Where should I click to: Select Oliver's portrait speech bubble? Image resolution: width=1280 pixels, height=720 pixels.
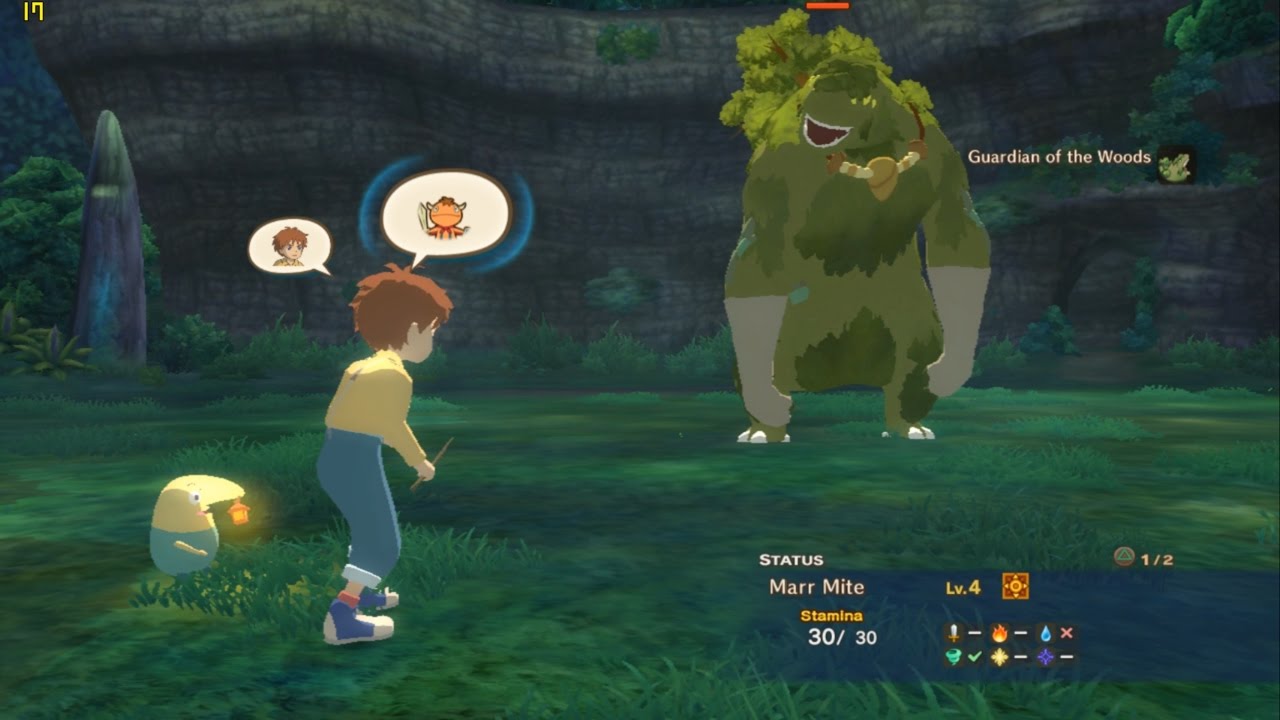coord(289,245)
